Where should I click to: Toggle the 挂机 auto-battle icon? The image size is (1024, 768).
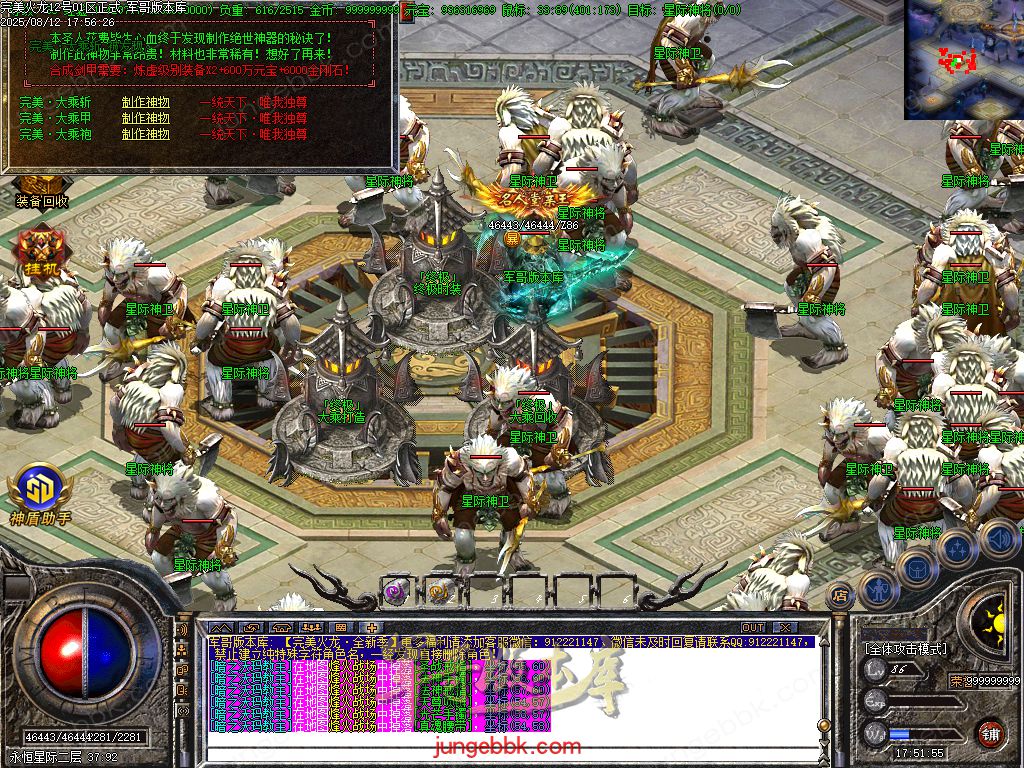(x=41, y=255)
